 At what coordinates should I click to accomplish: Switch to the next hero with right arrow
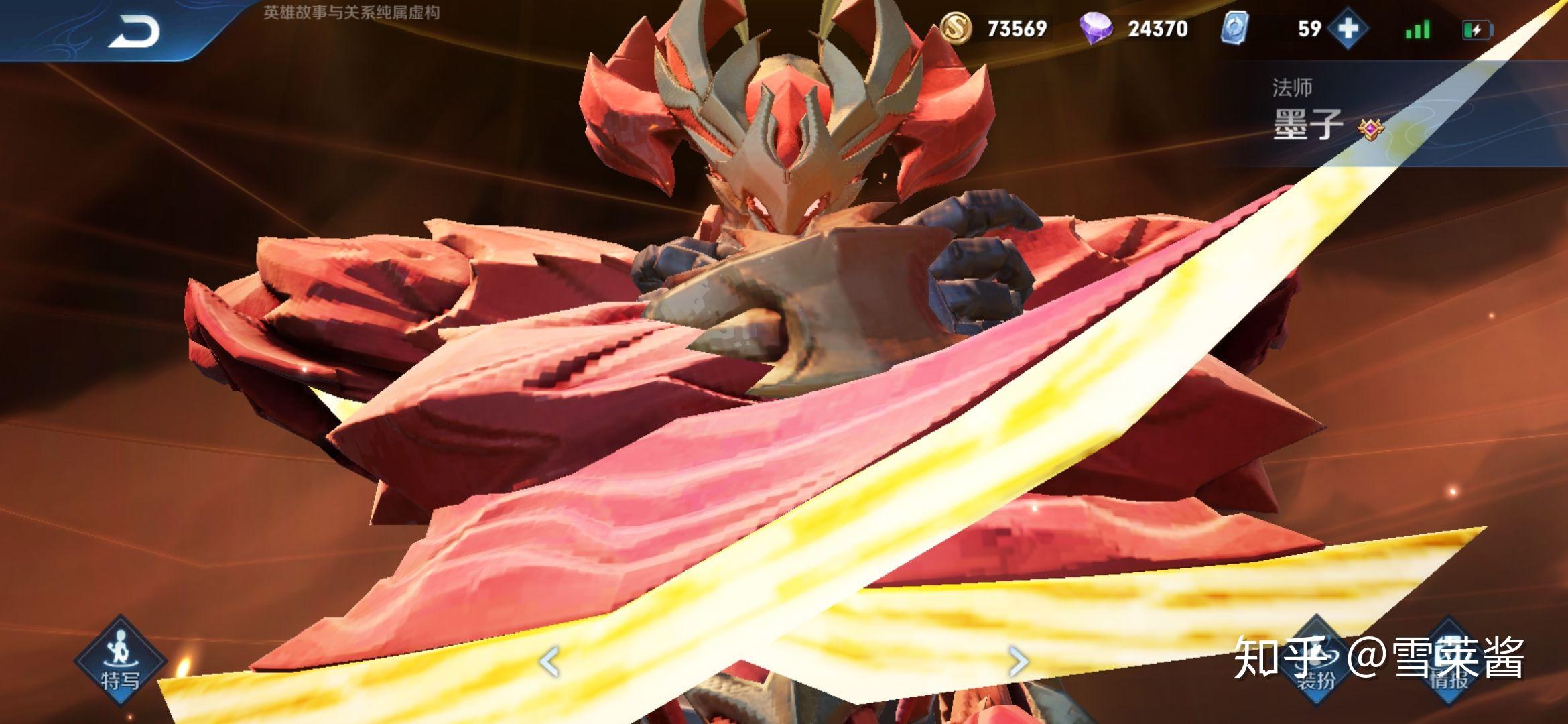[1018, 662]
